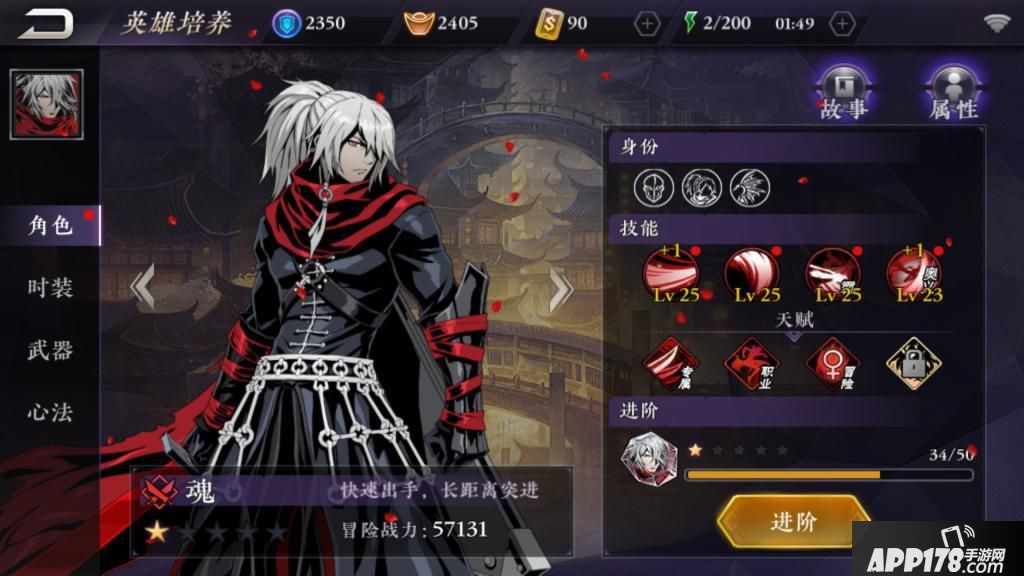
Task: Open the 心法 tab
Action: 50,412
